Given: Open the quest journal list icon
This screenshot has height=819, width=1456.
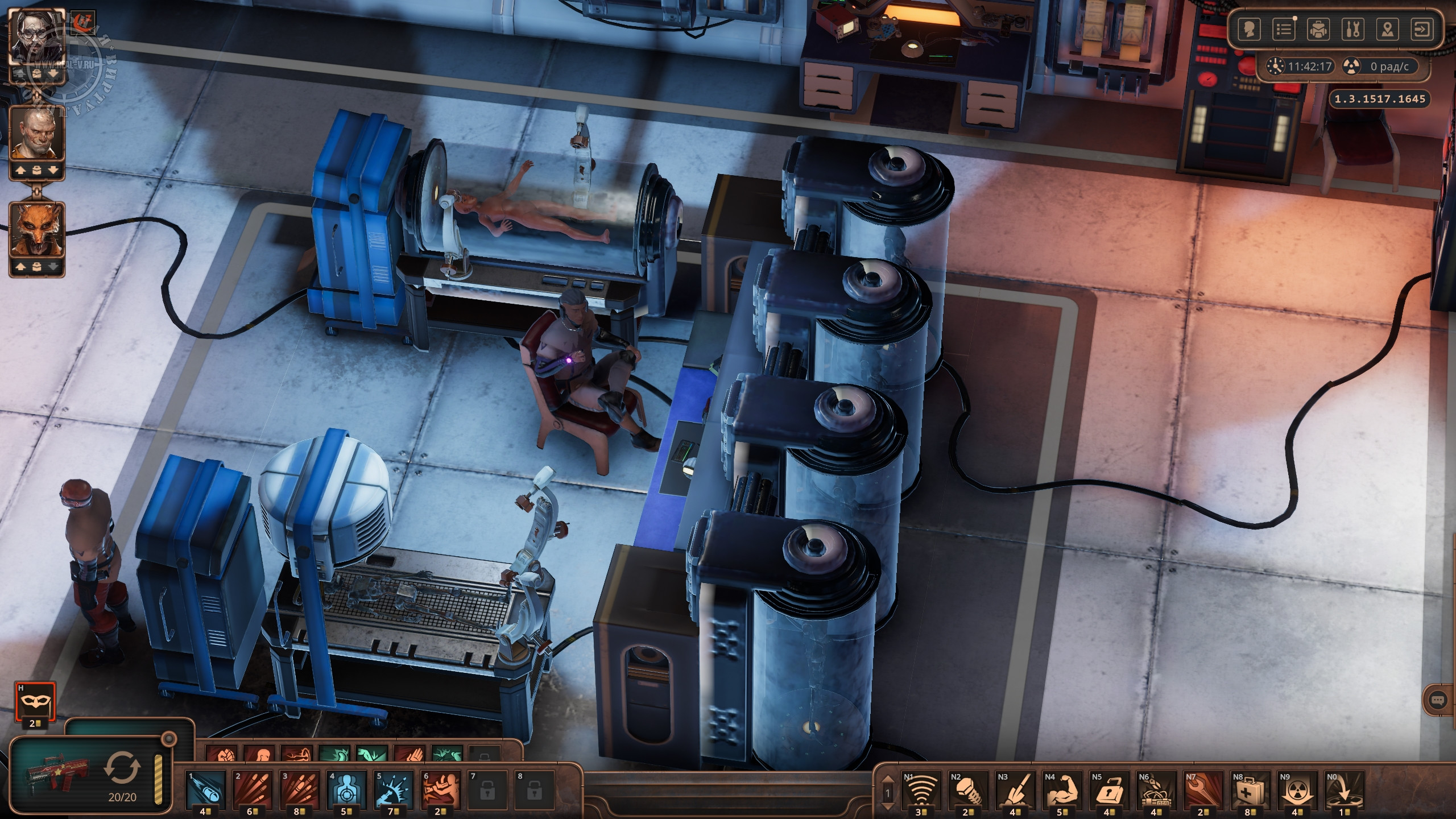Looking at the screenshot, I should (x=1284, y=30).
